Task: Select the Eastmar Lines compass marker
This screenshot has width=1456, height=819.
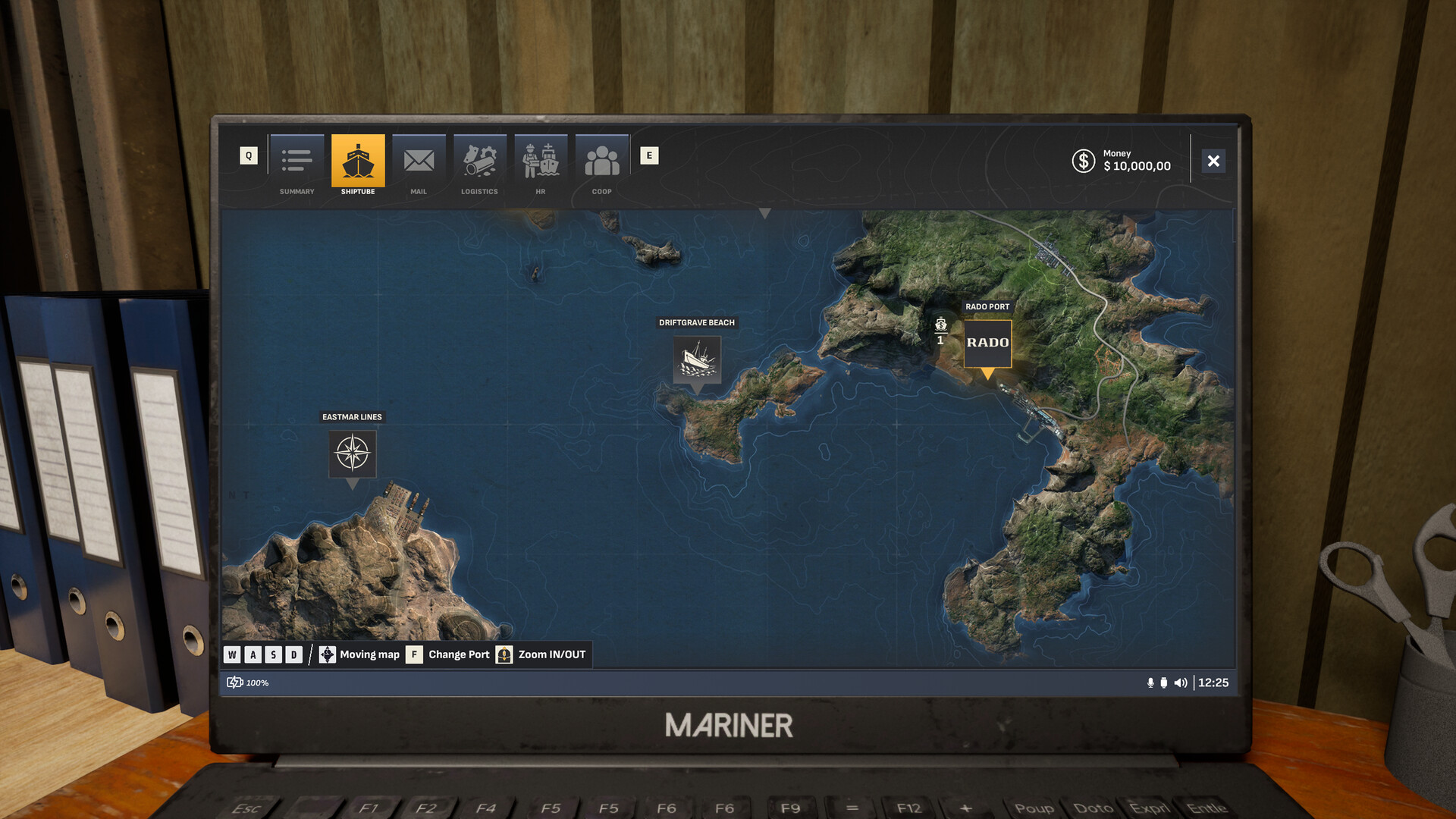Action: coord(353,453)
